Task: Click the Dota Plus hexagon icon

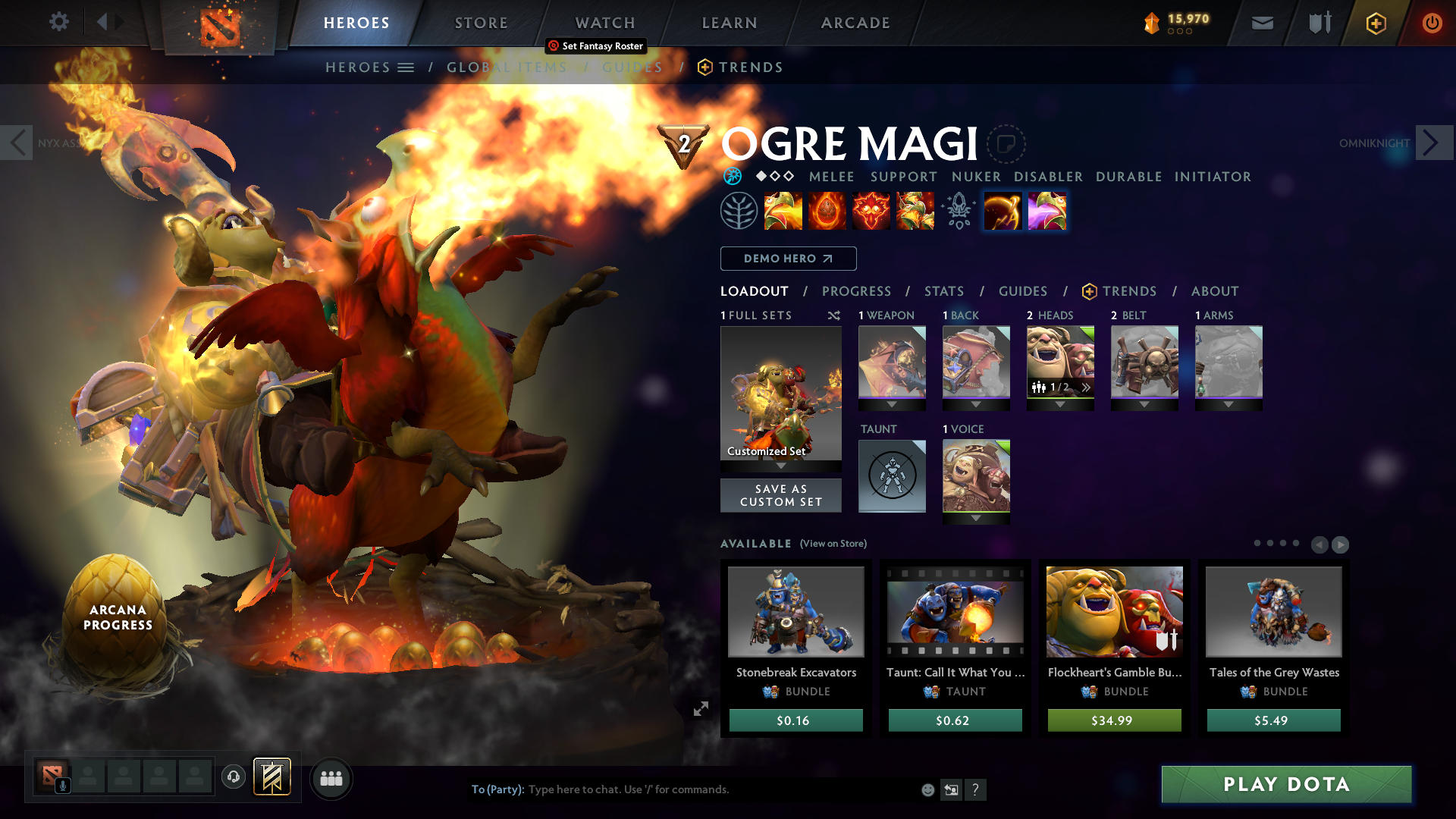Action: 1376,23
